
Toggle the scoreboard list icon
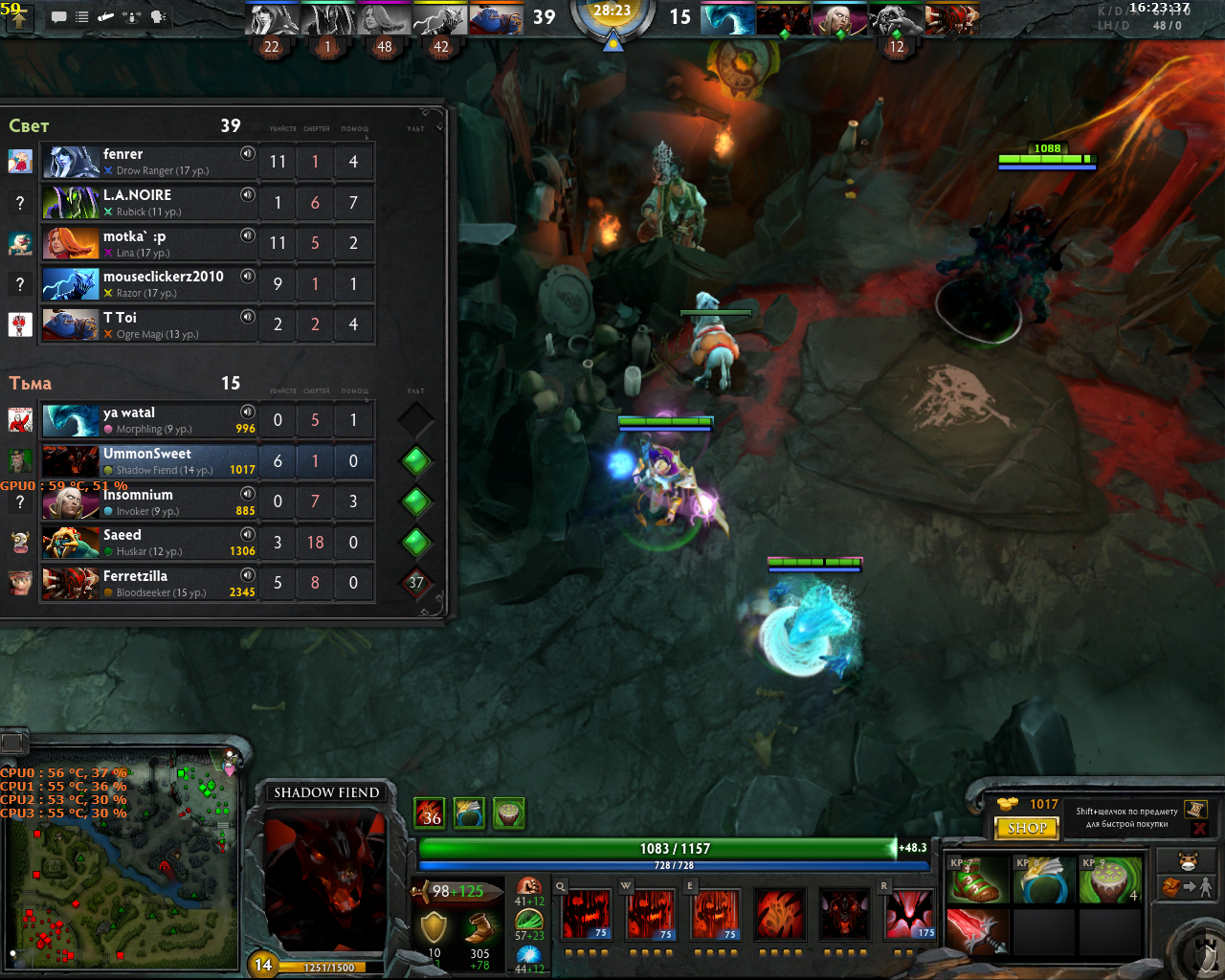pyautogui.click(x=82, y=17)
